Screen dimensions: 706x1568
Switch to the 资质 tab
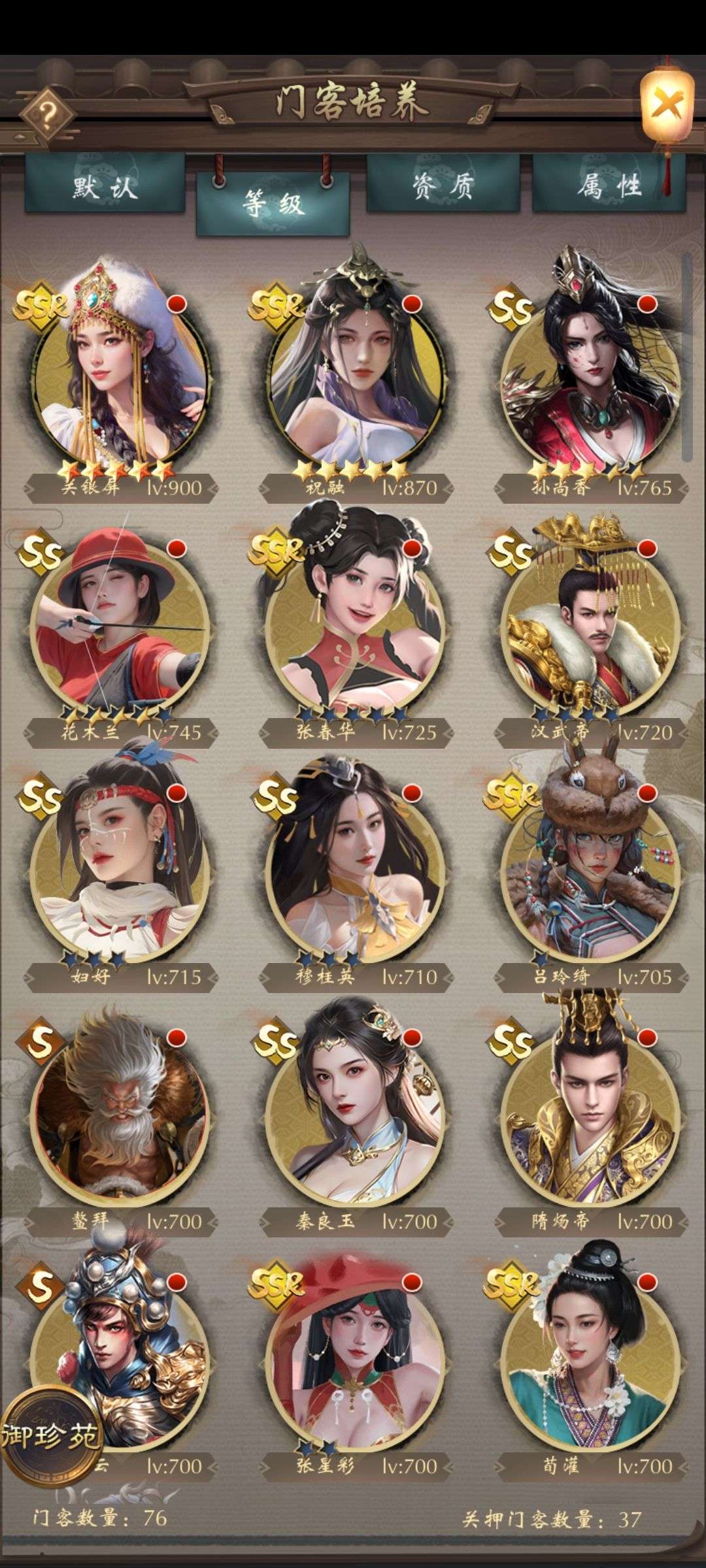(443, 185)
